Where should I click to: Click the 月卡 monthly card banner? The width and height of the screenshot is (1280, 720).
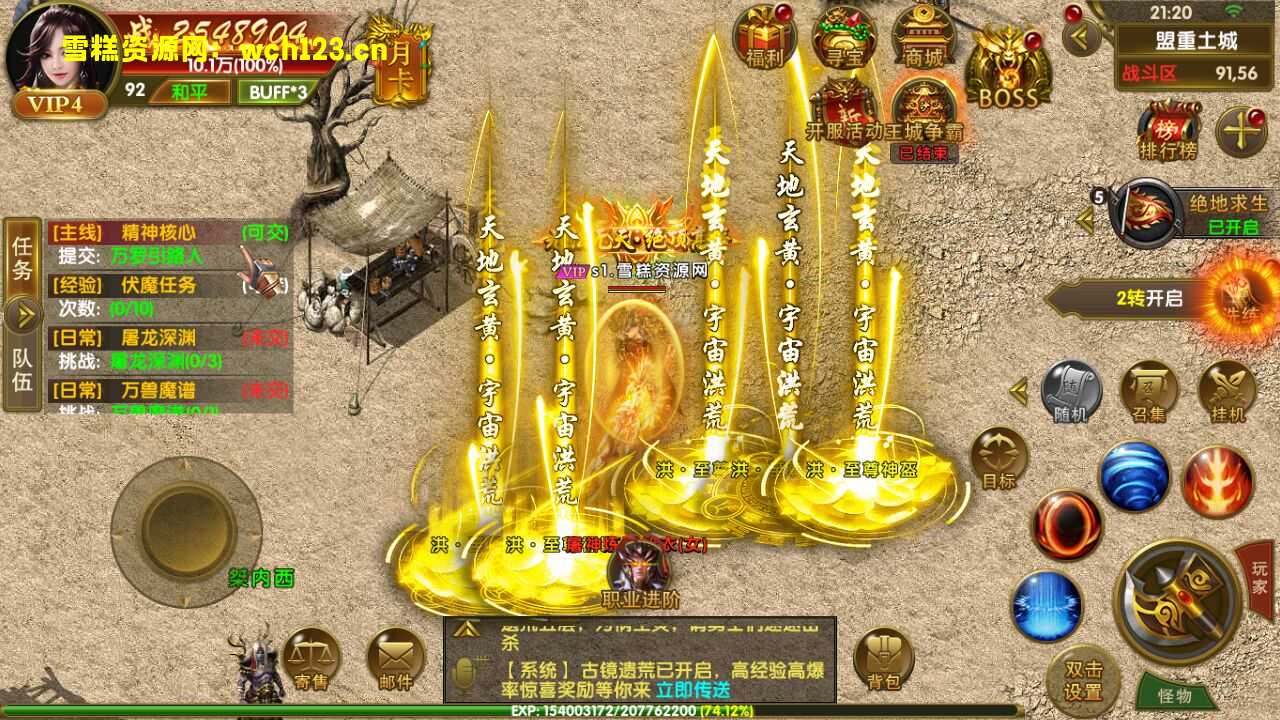point(401,62)
